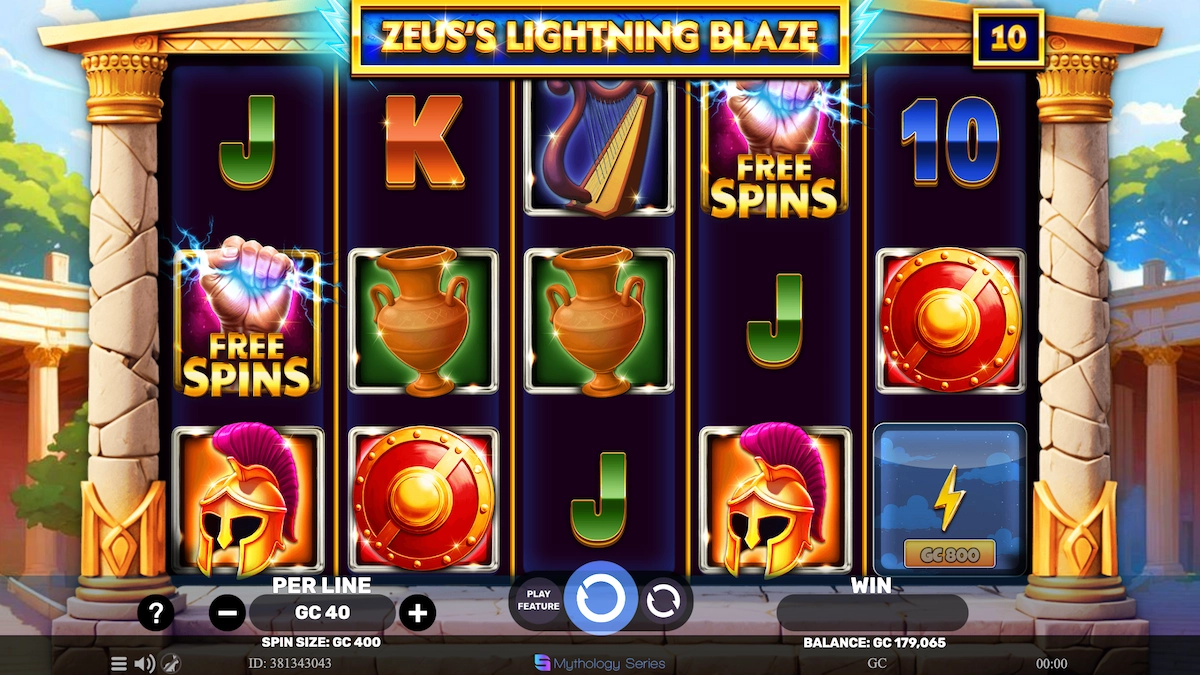Click the turbo mode icon beside the speaker

coord(171,663)
